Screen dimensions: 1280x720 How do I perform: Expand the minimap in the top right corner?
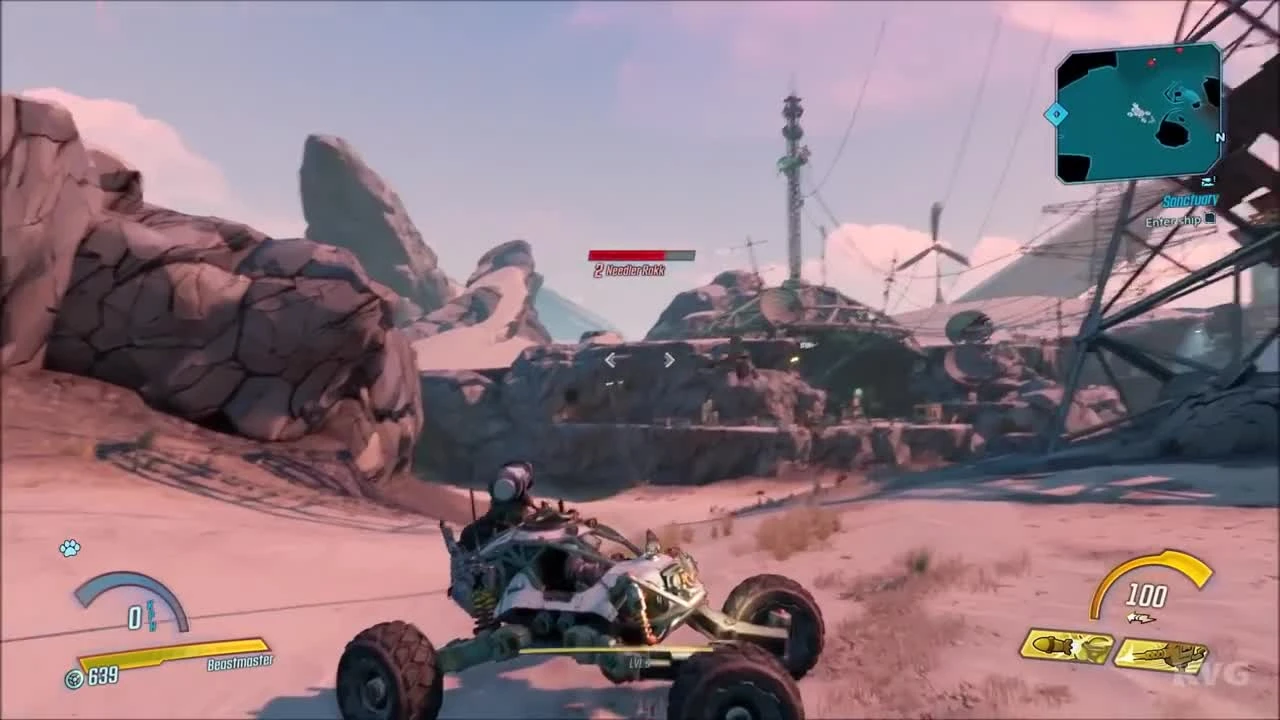[1140, 115]
